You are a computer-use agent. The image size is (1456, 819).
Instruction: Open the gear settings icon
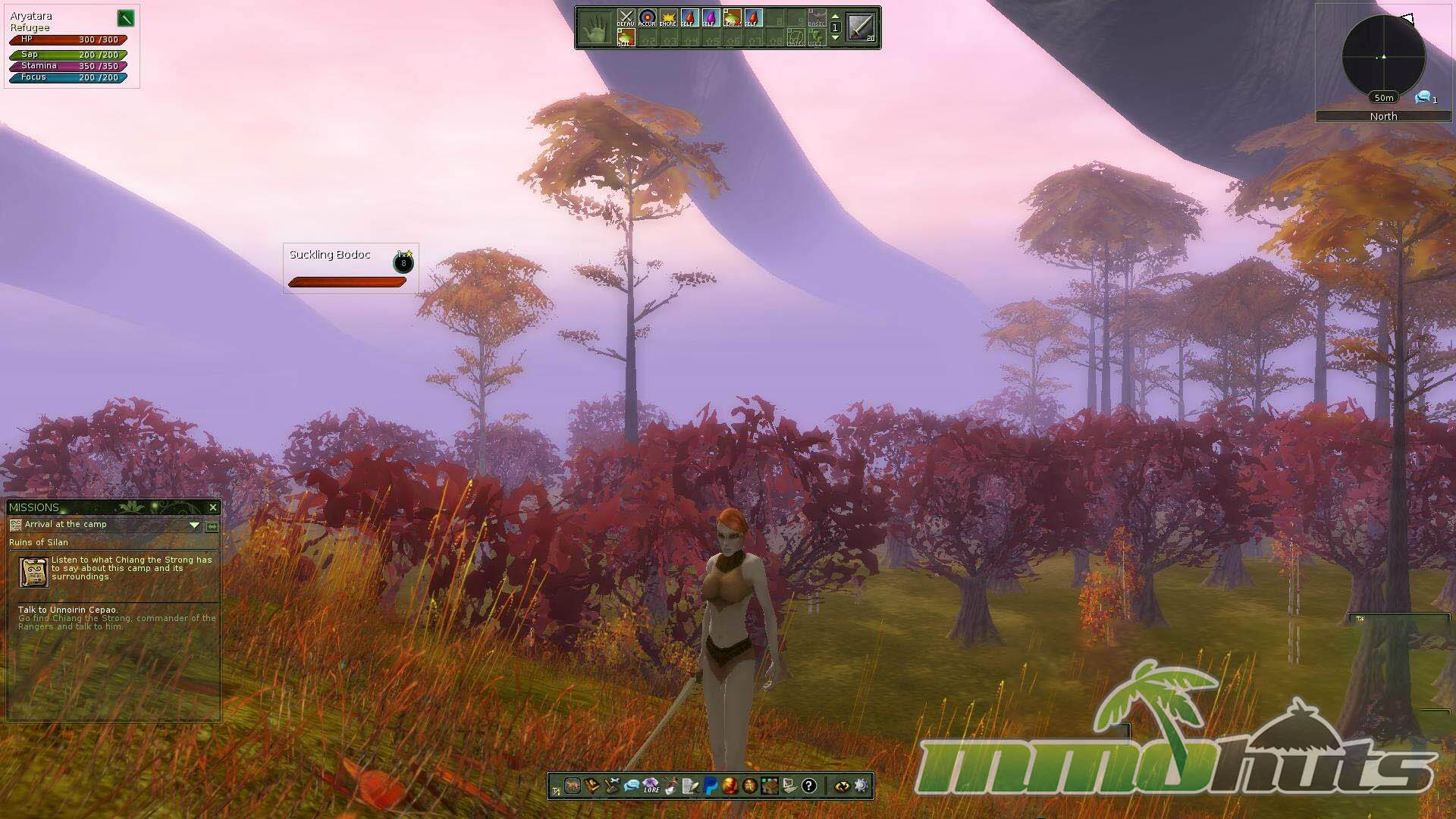tap(861, 786)
